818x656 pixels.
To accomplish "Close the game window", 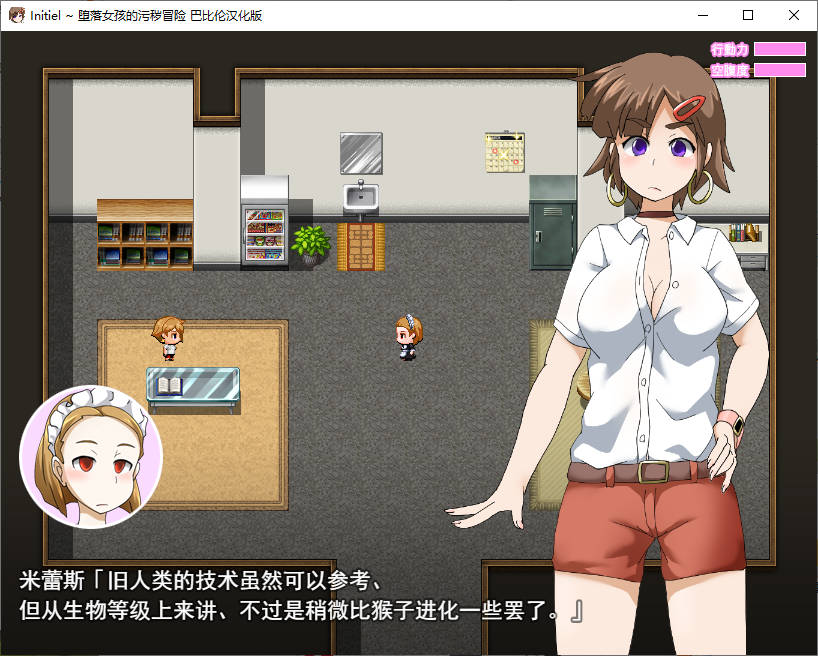I will [x=794, y=15].
